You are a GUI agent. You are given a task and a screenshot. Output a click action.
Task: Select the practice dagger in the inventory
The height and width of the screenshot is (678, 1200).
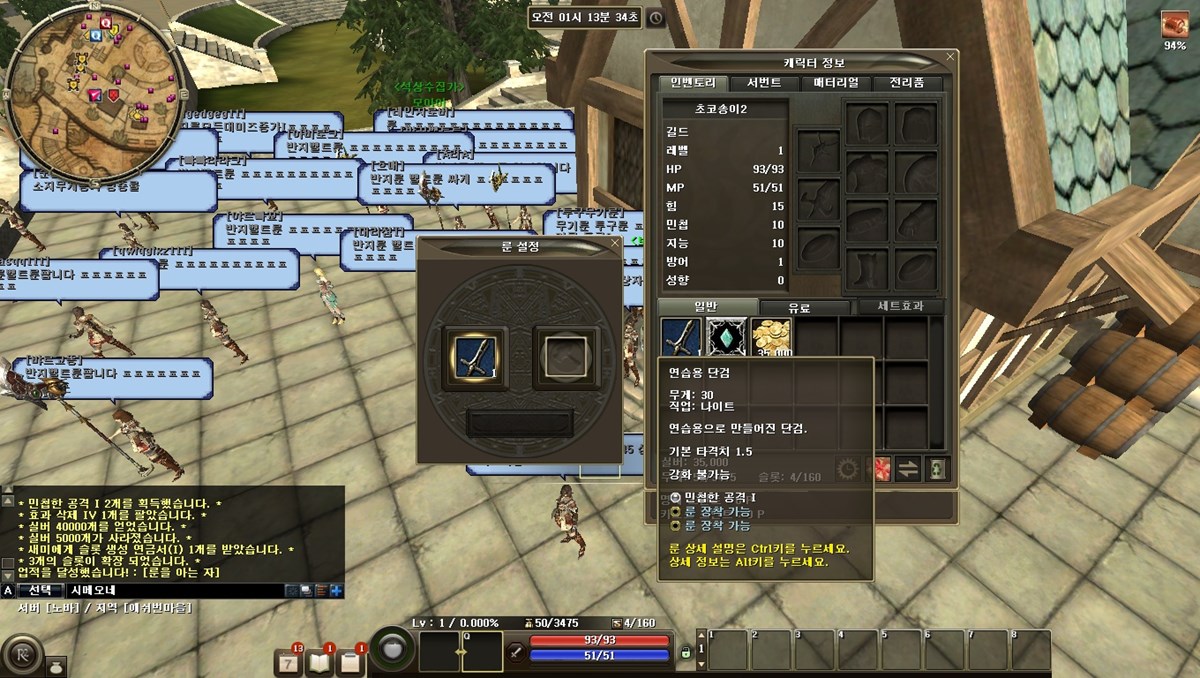coord(682,338)
